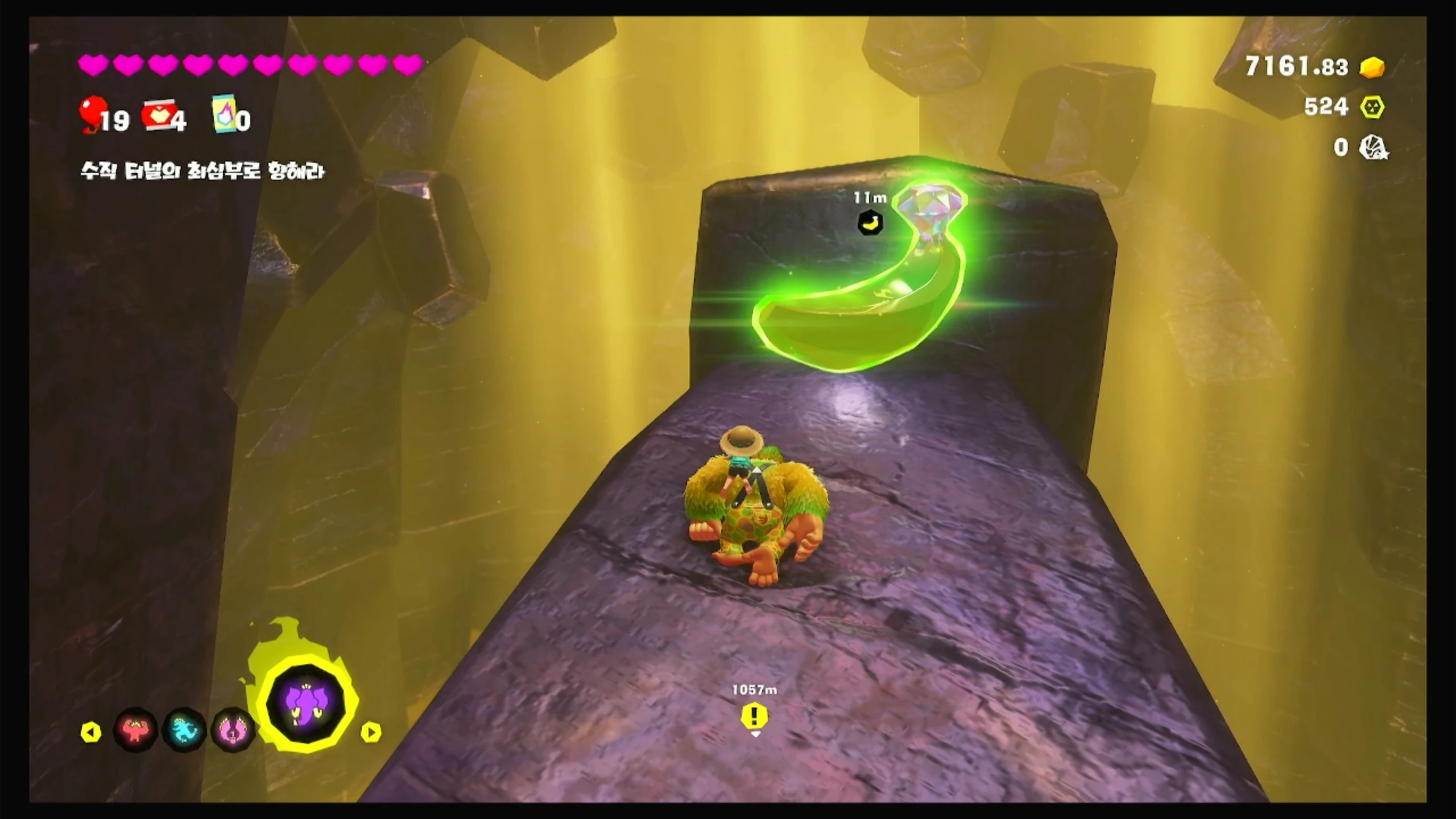Click the banana waypoint marker showing 11m
The width and height of the screenshot is (1456, 819).
(870, 222)
